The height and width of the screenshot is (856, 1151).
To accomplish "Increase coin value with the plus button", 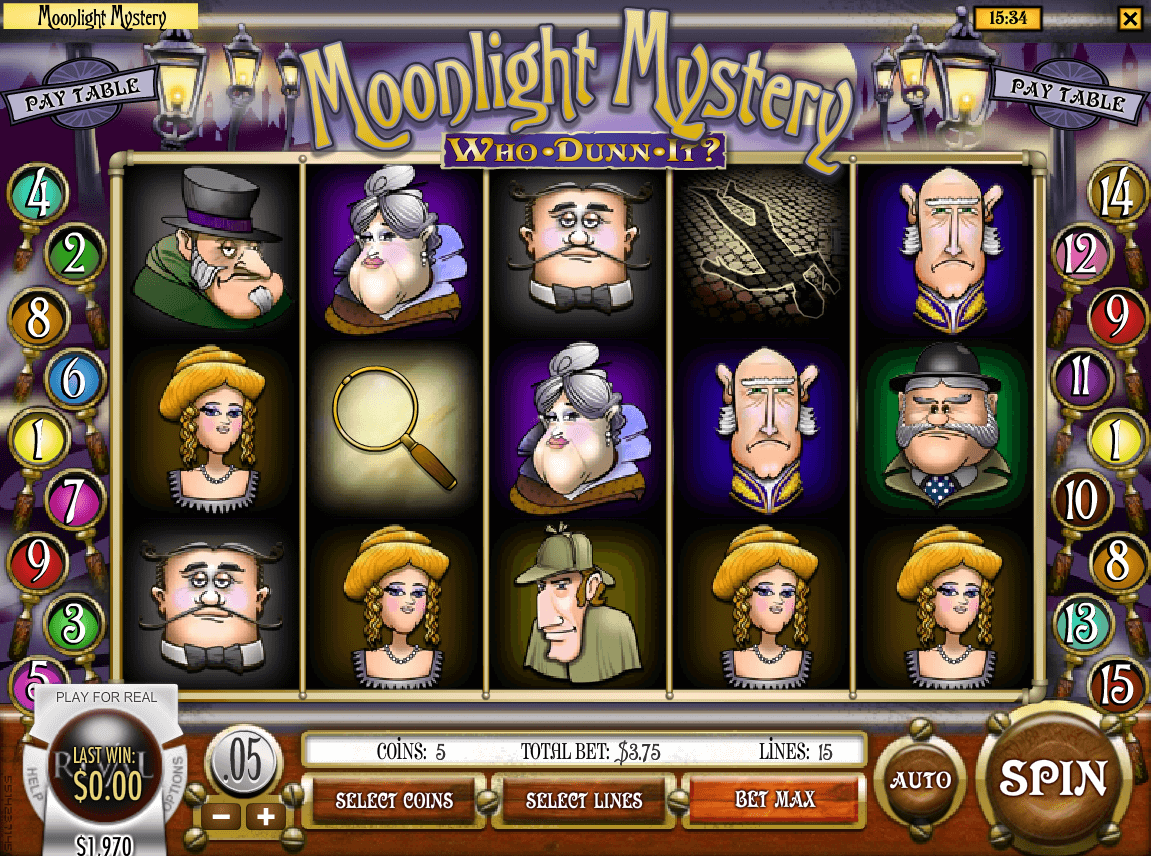I will tap(266, 817).
